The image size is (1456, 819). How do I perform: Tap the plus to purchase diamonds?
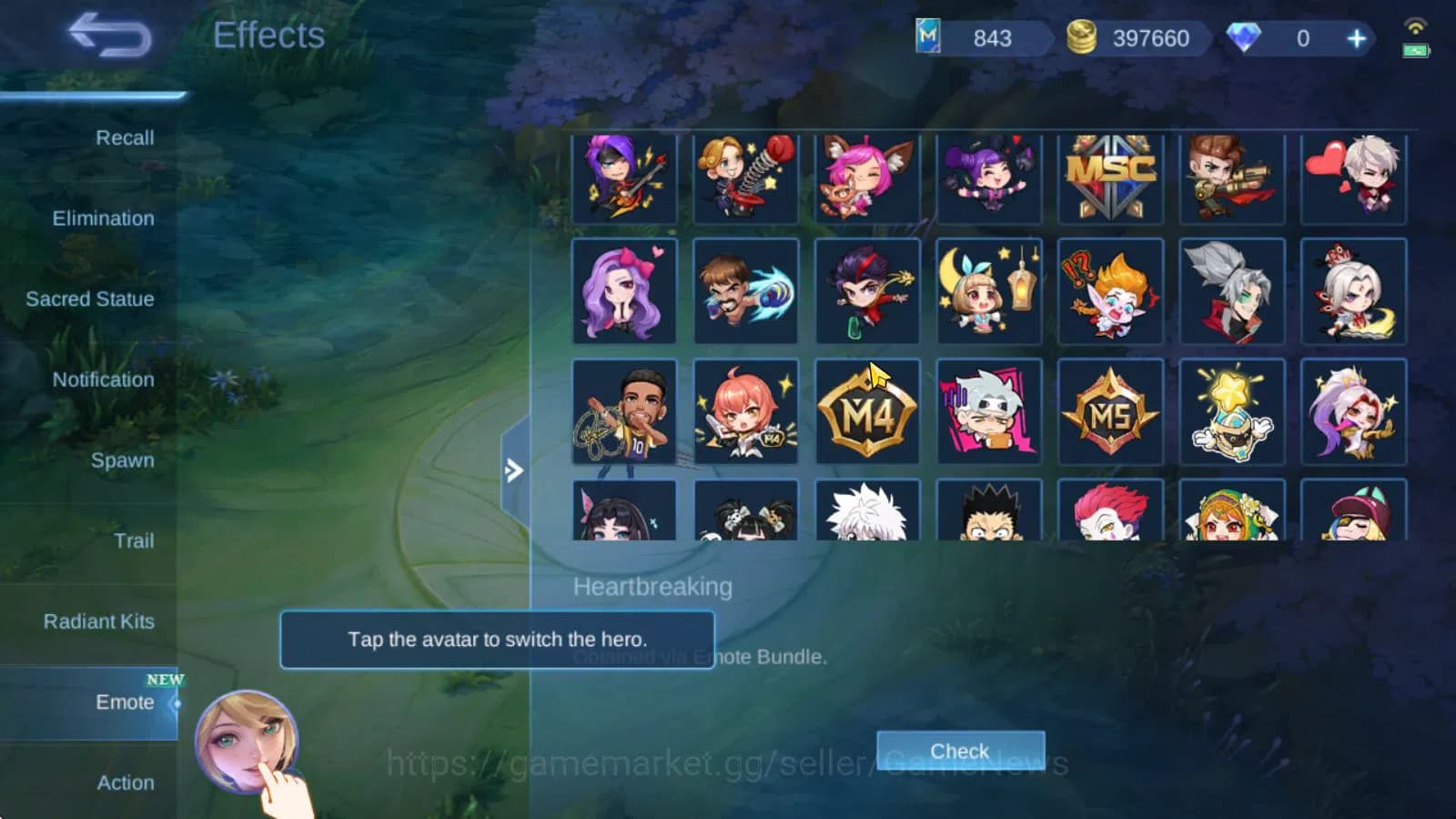pyautogui.click(x=1356, y=38)
